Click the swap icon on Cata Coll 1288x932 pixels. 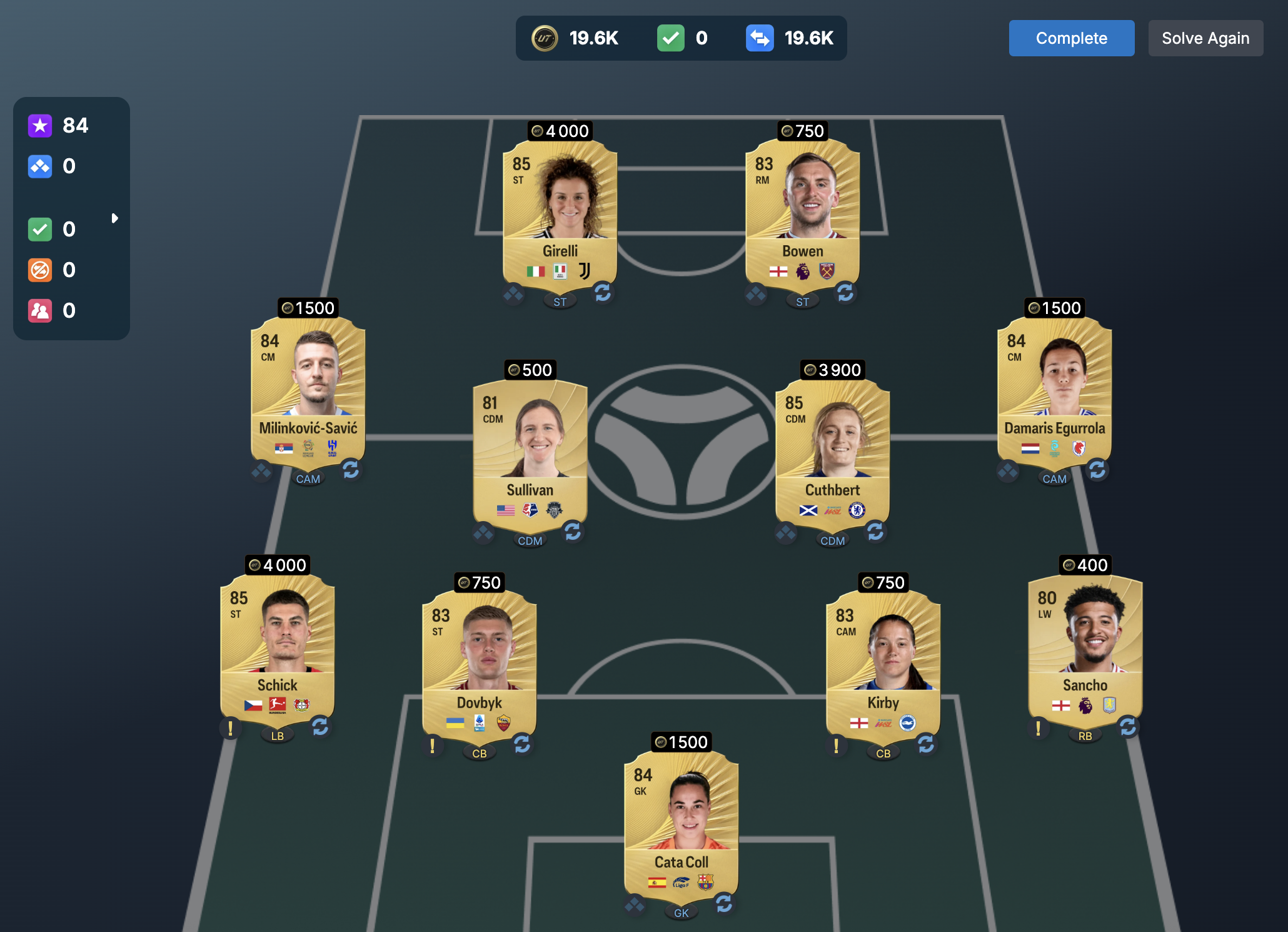[724, 903]
